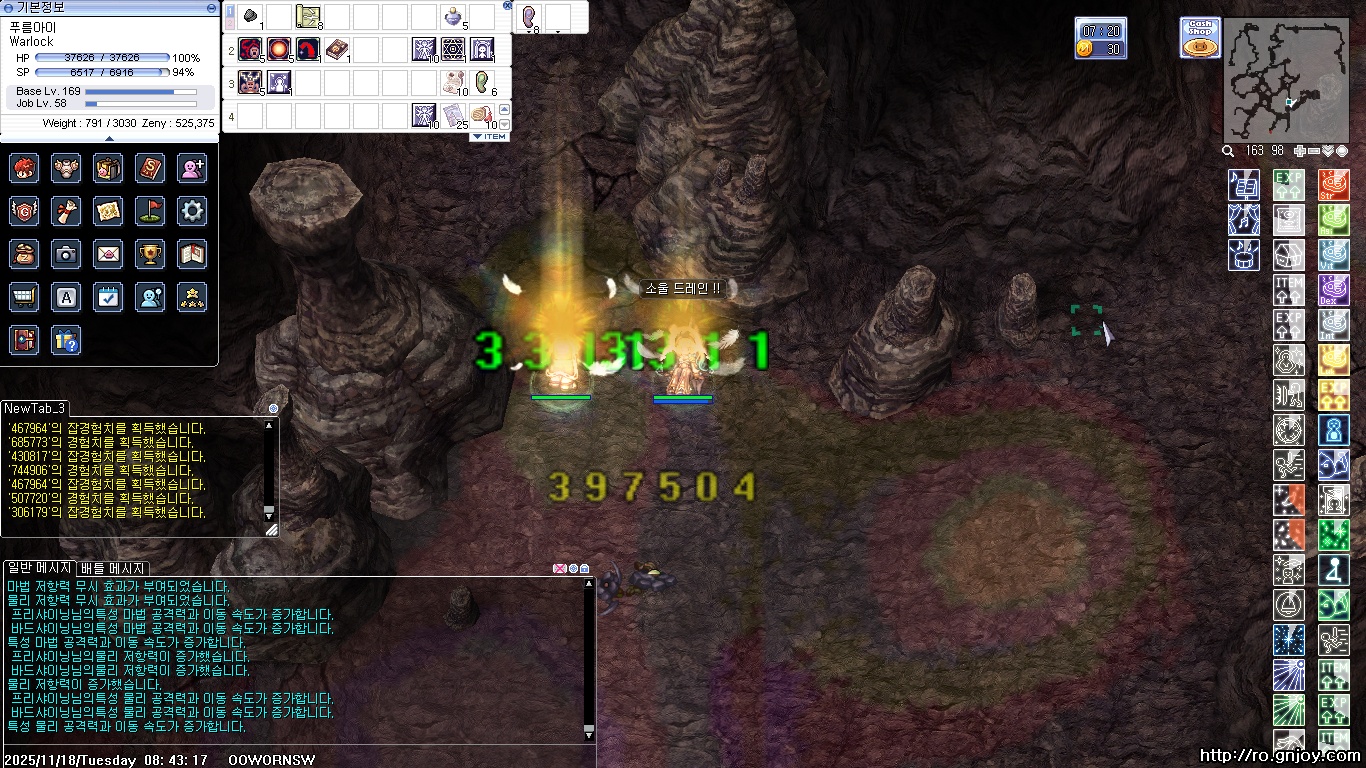Select the 일반 메시지 chat tab

pos(39,568)
